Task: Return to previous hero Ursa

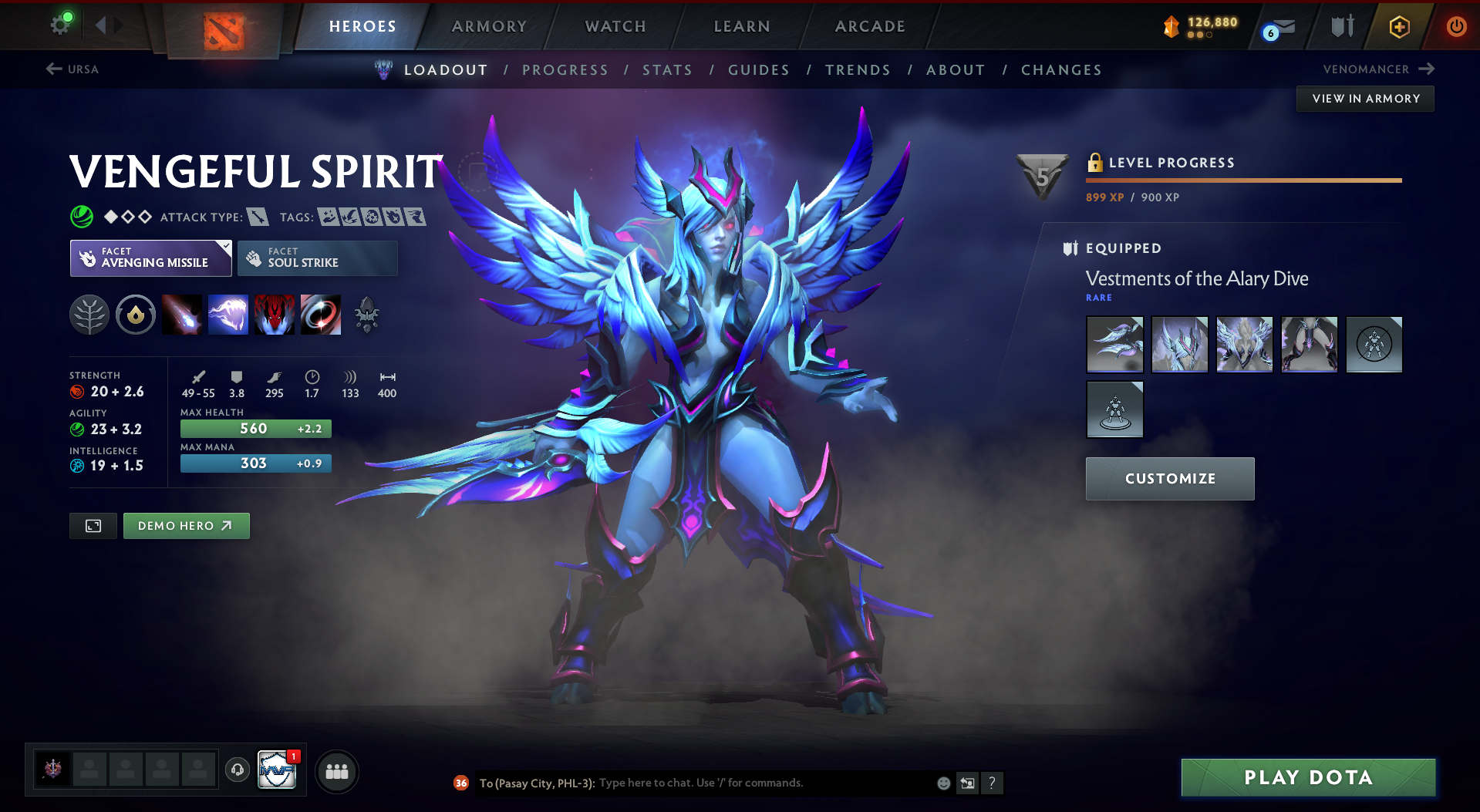Action: click(72, 69)
